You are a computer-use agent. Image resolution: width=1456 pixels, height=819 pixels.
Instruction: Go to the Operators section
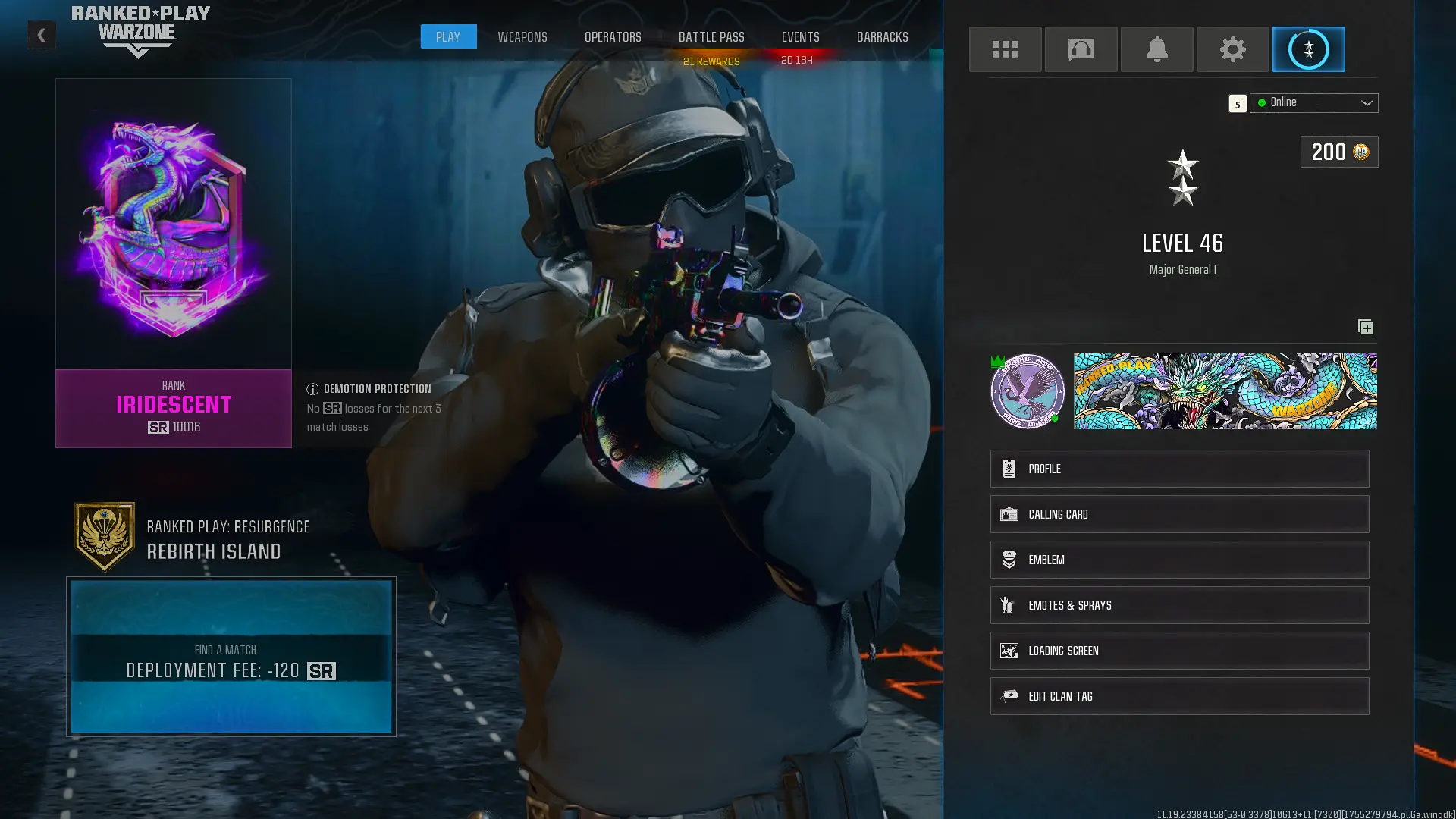point(613,36)
